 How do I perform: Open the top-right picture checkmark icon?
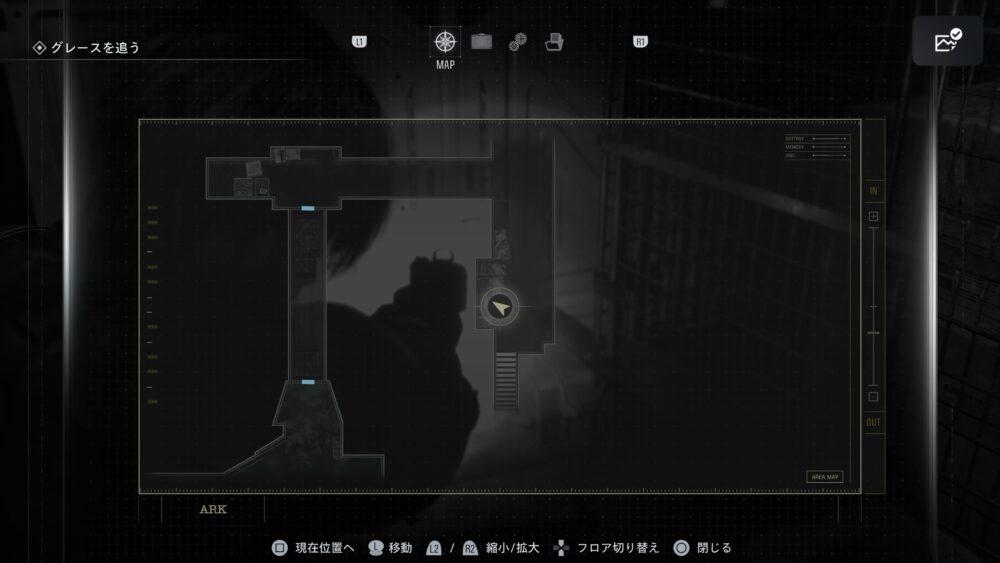946,41
